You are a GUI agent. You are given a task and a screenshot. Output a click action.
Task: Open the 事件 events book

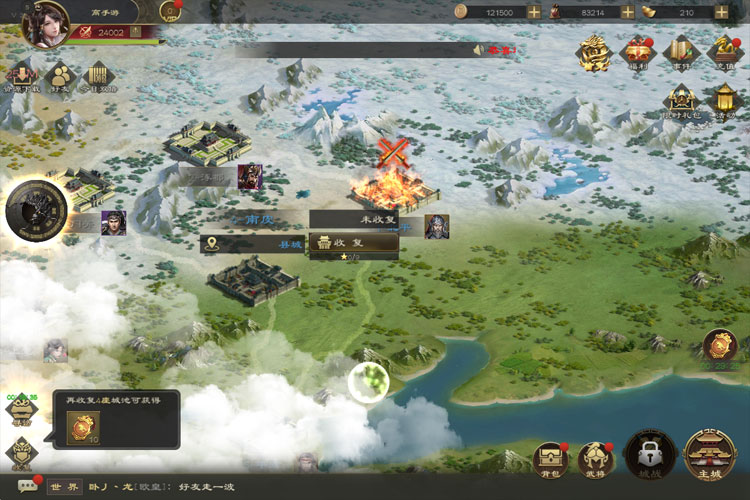coord(679,52)
